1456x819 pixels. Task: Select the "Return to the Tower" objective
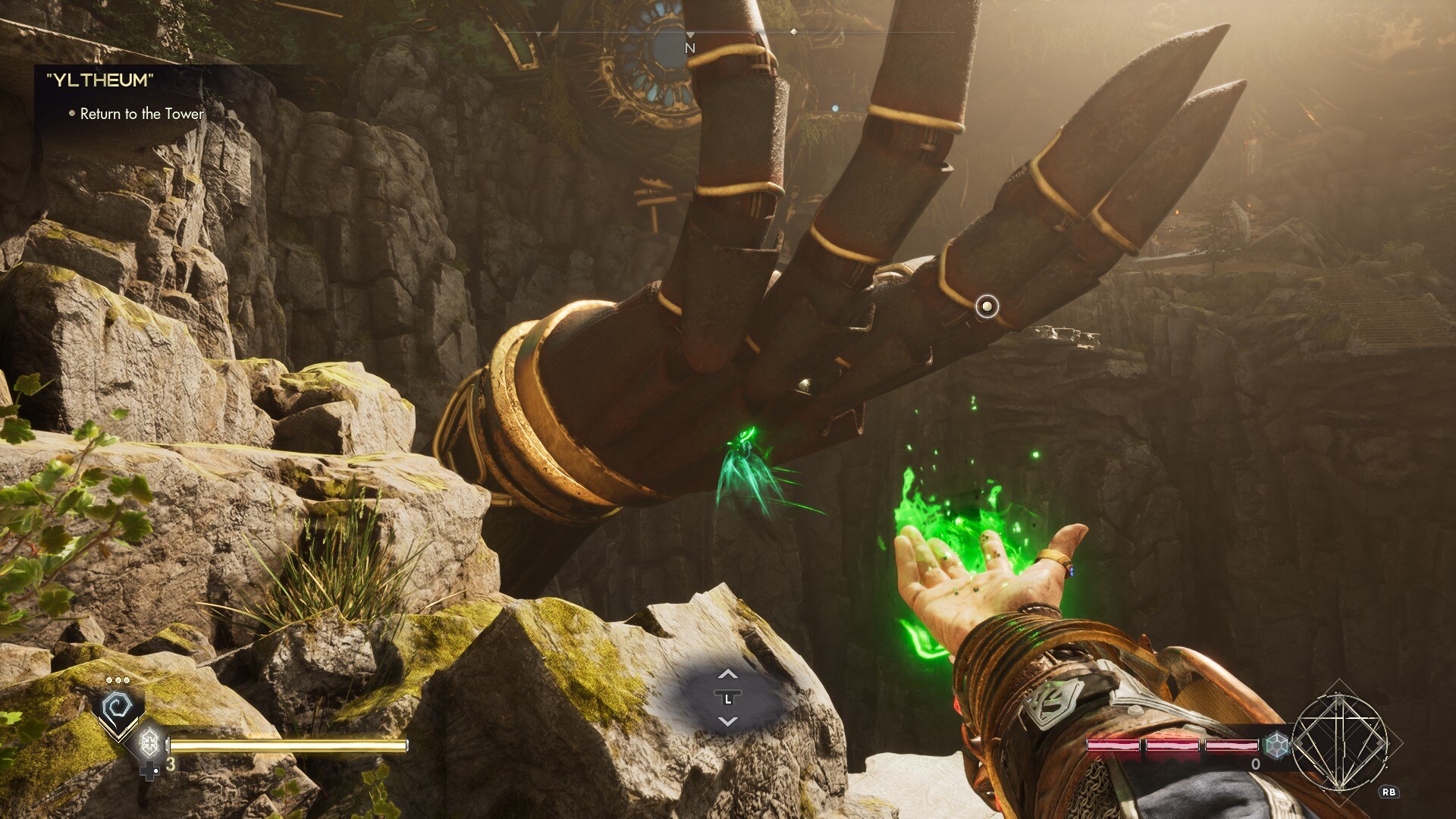[x=142, y=114]
